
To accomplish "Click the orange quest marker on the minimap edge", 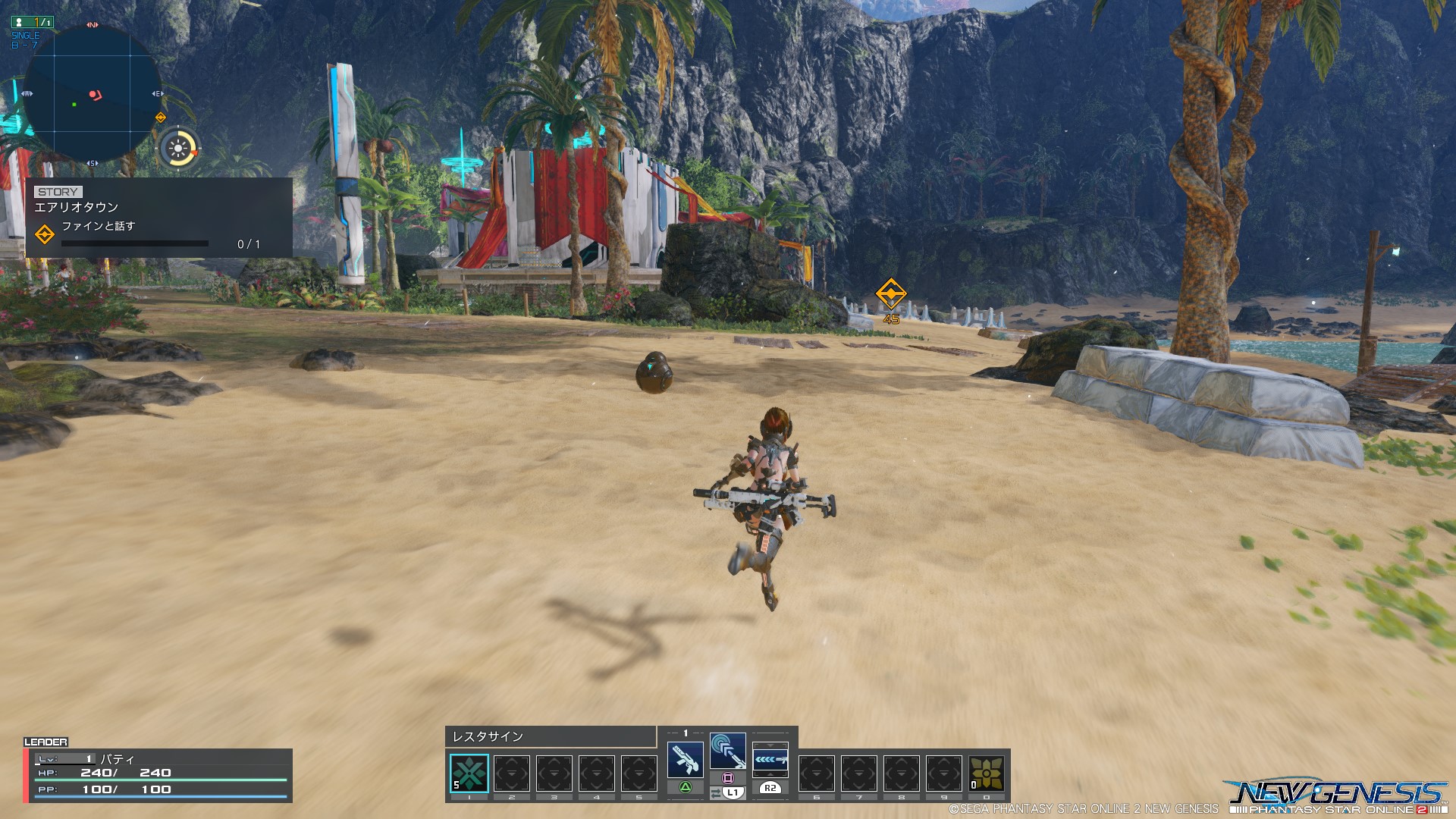I will (160, 118).
